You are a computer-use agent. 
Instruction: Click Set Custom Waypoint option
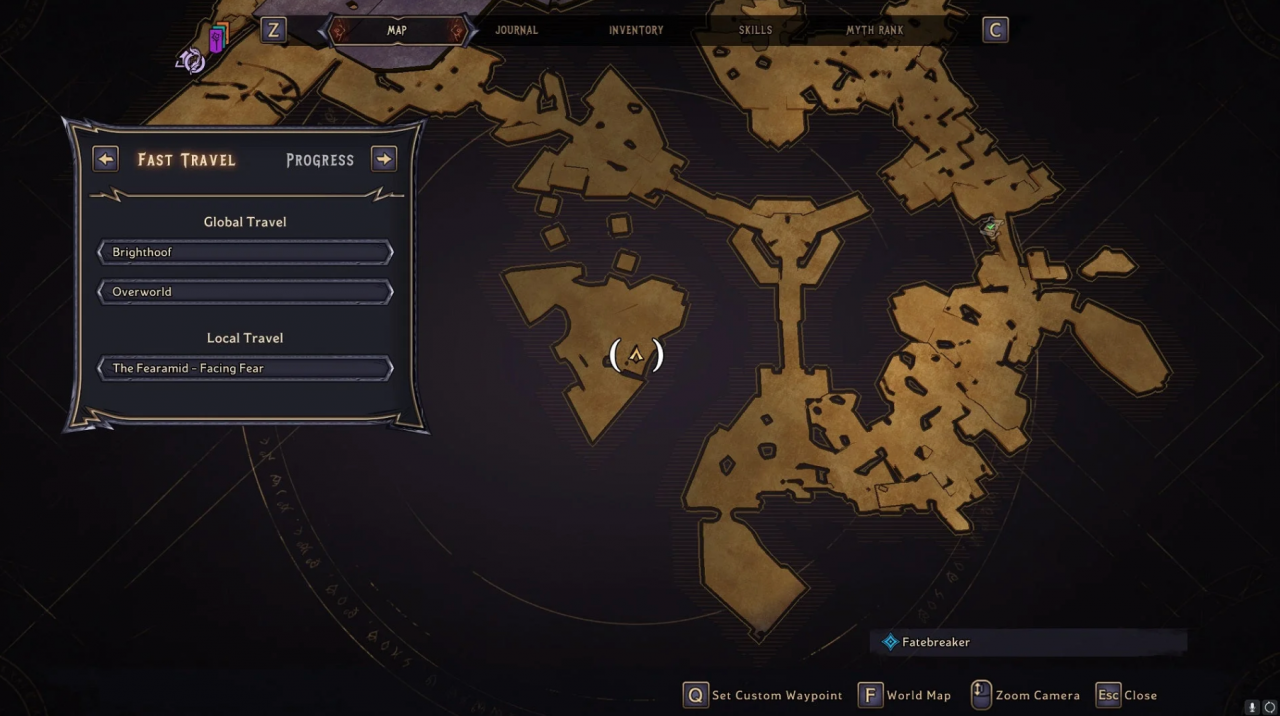763,695
